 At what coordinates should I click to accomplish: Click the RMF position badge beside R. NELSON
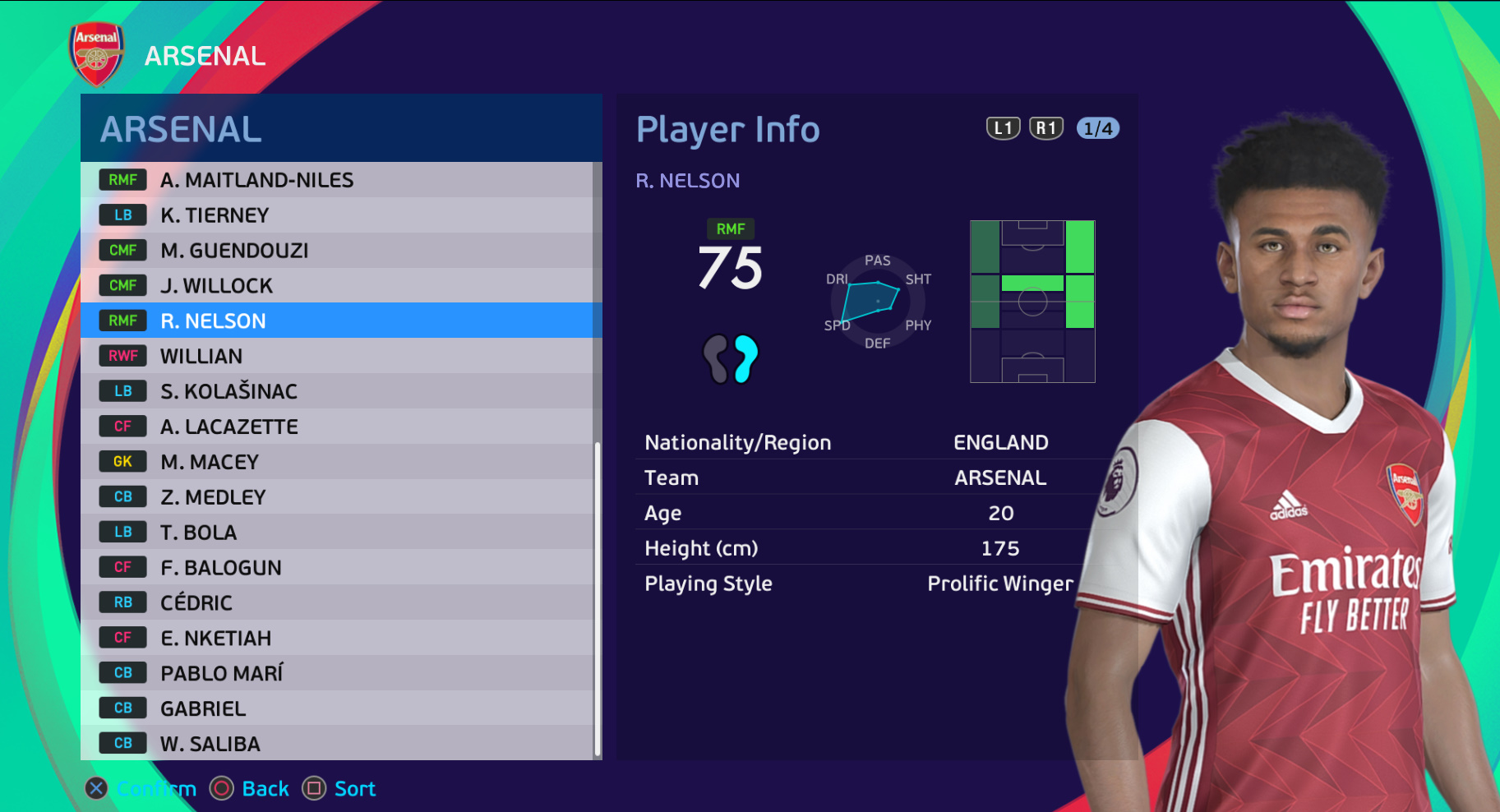click(x=122, y=321)
